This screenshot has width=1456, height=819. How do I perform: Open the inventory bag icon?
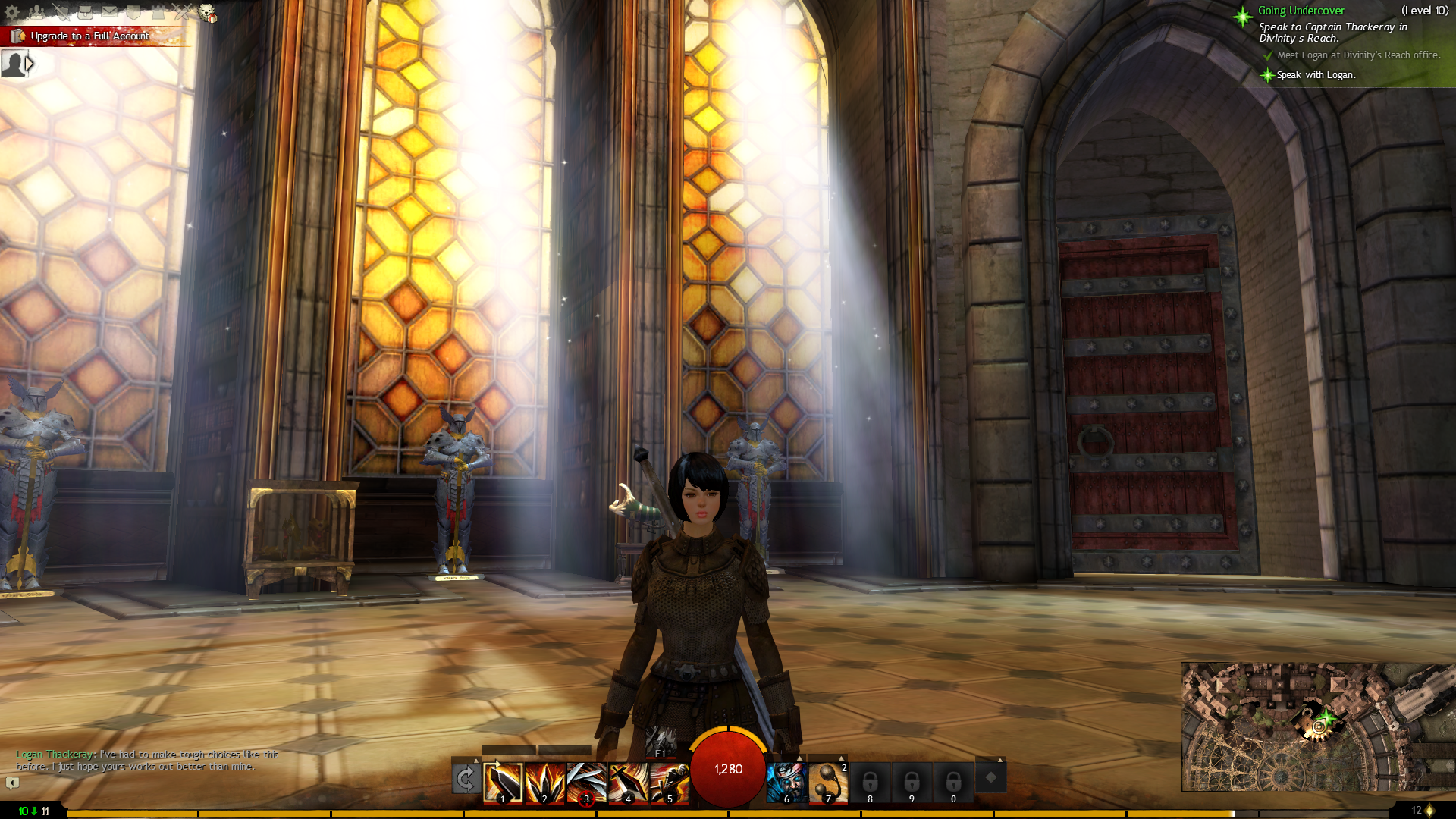click(86, 12)
